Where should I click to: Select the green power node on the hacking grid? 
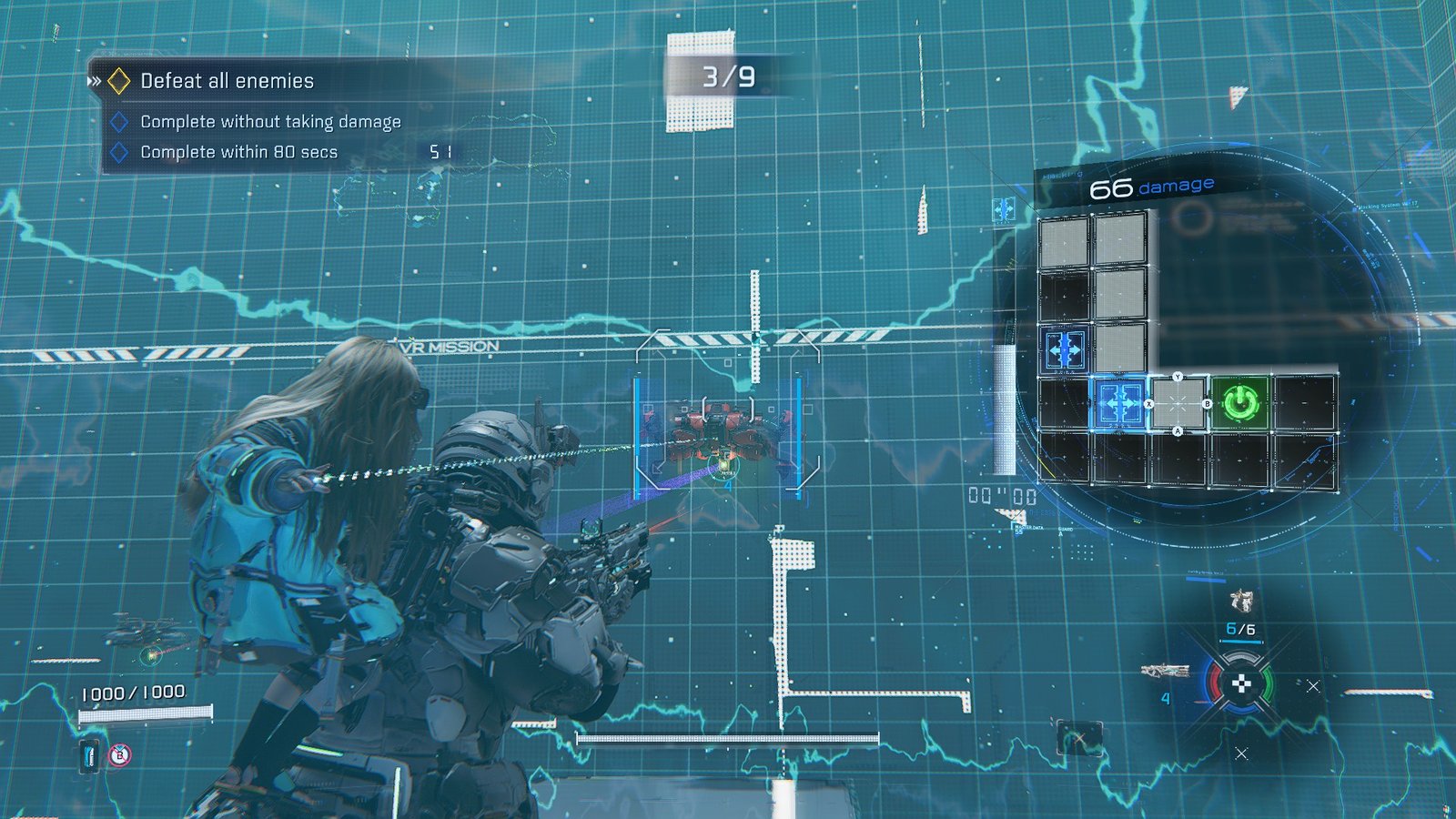pos(1240,402)
